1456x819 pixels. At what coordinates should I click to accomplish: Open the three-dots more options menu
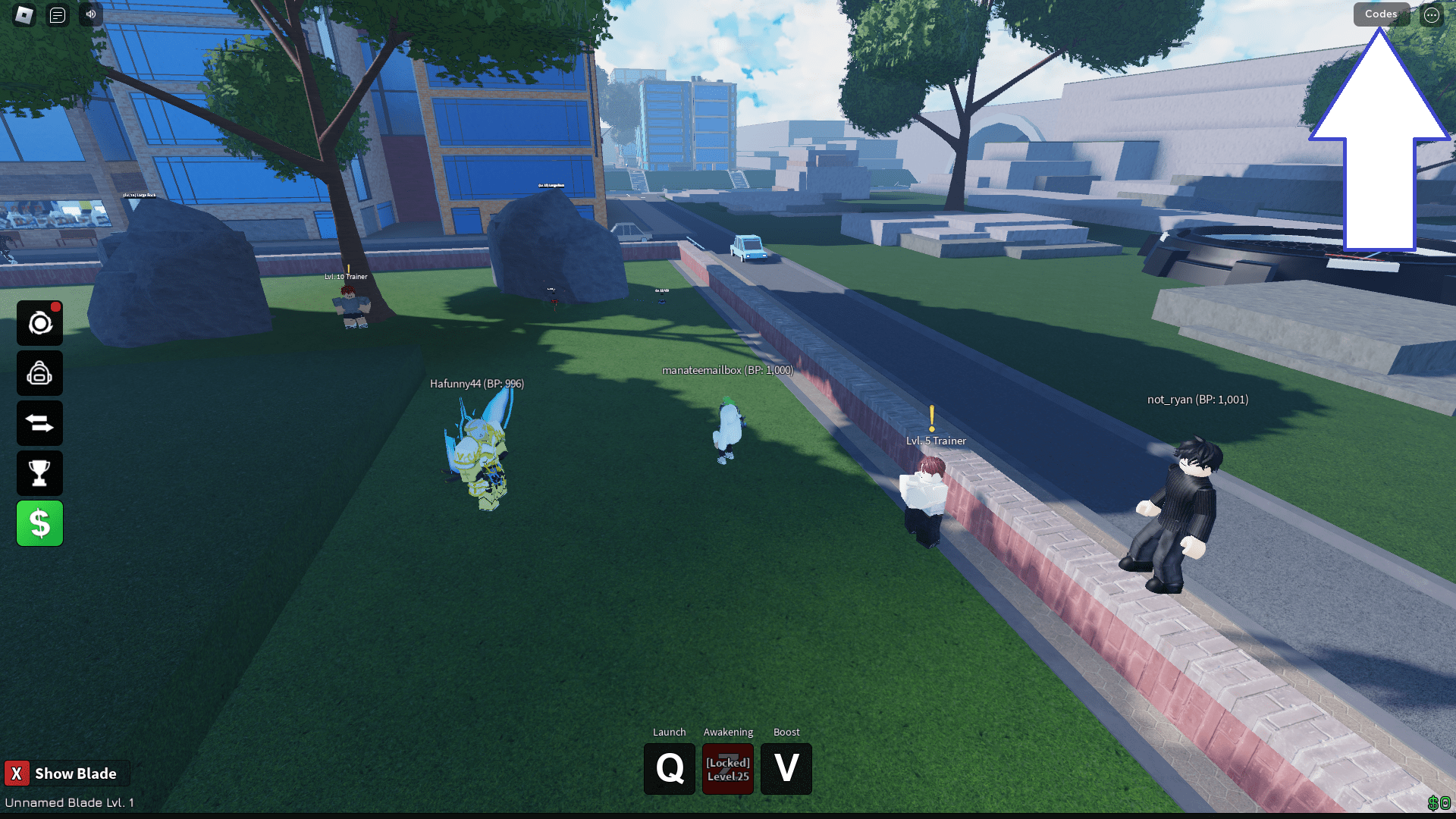[1432, 14]
